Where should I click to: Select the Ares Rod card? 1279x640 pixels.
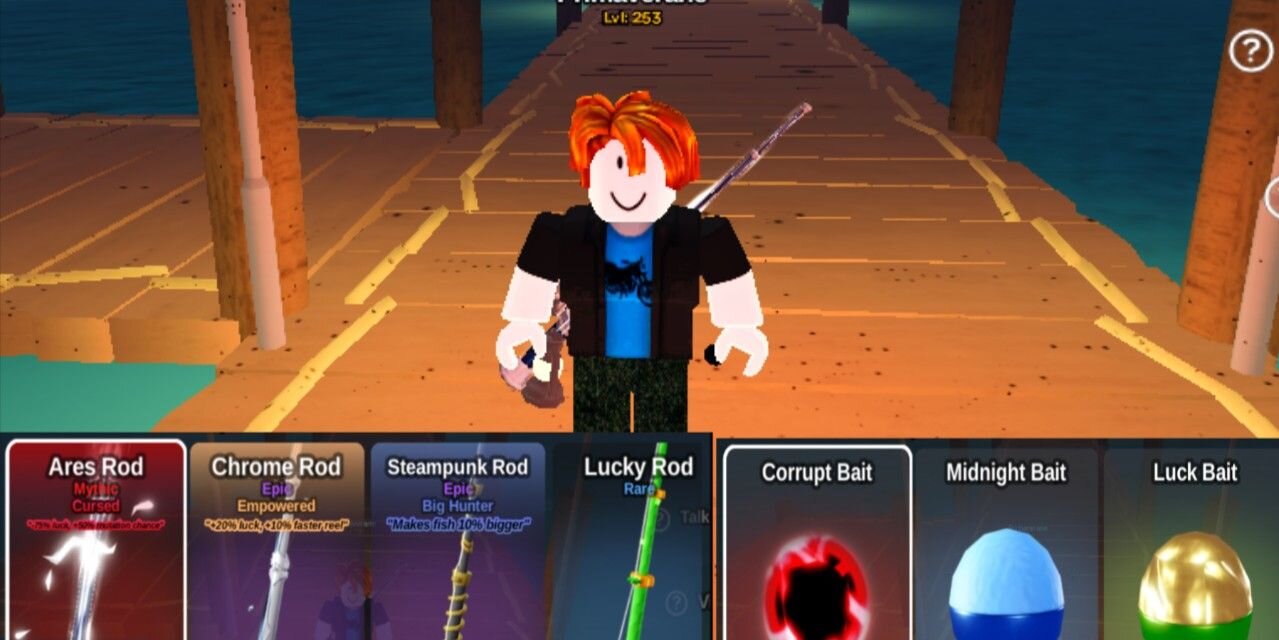pos(96,540)
